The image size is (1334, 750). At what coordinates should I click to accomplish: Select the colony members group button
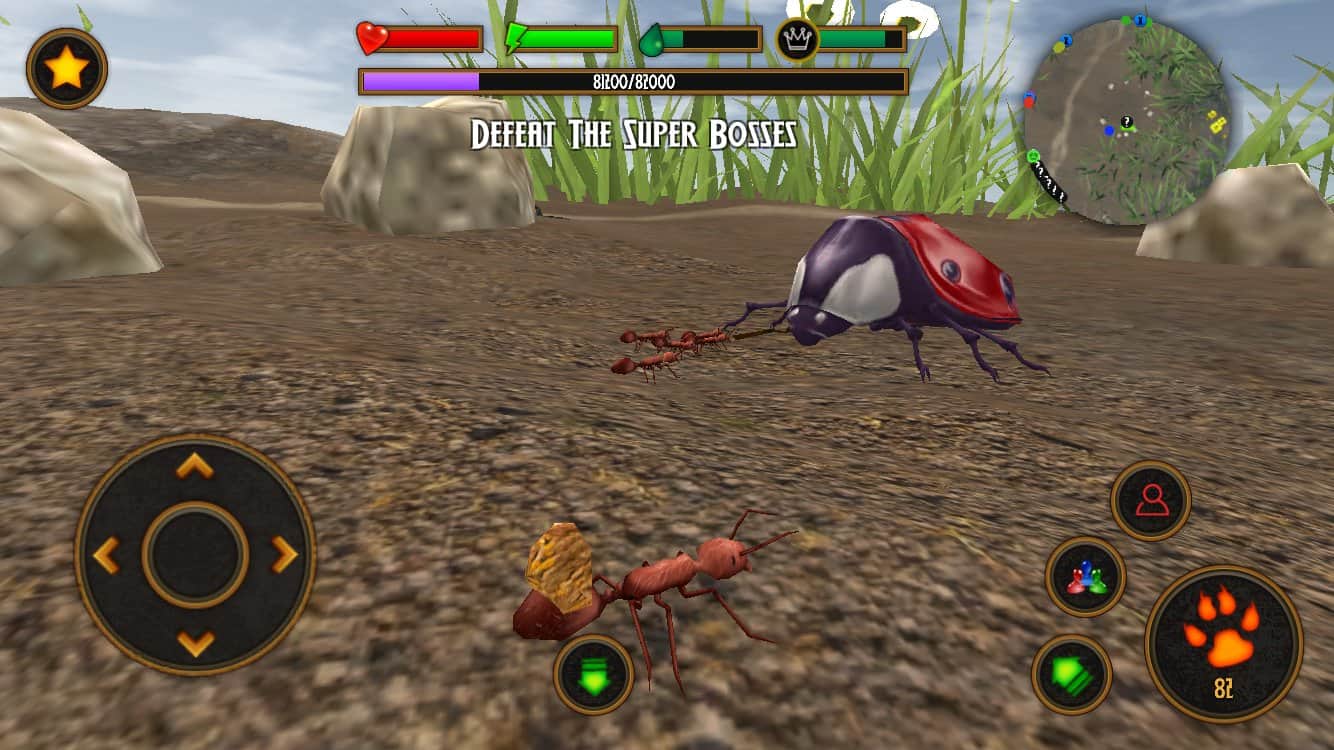click(1085, 577)
